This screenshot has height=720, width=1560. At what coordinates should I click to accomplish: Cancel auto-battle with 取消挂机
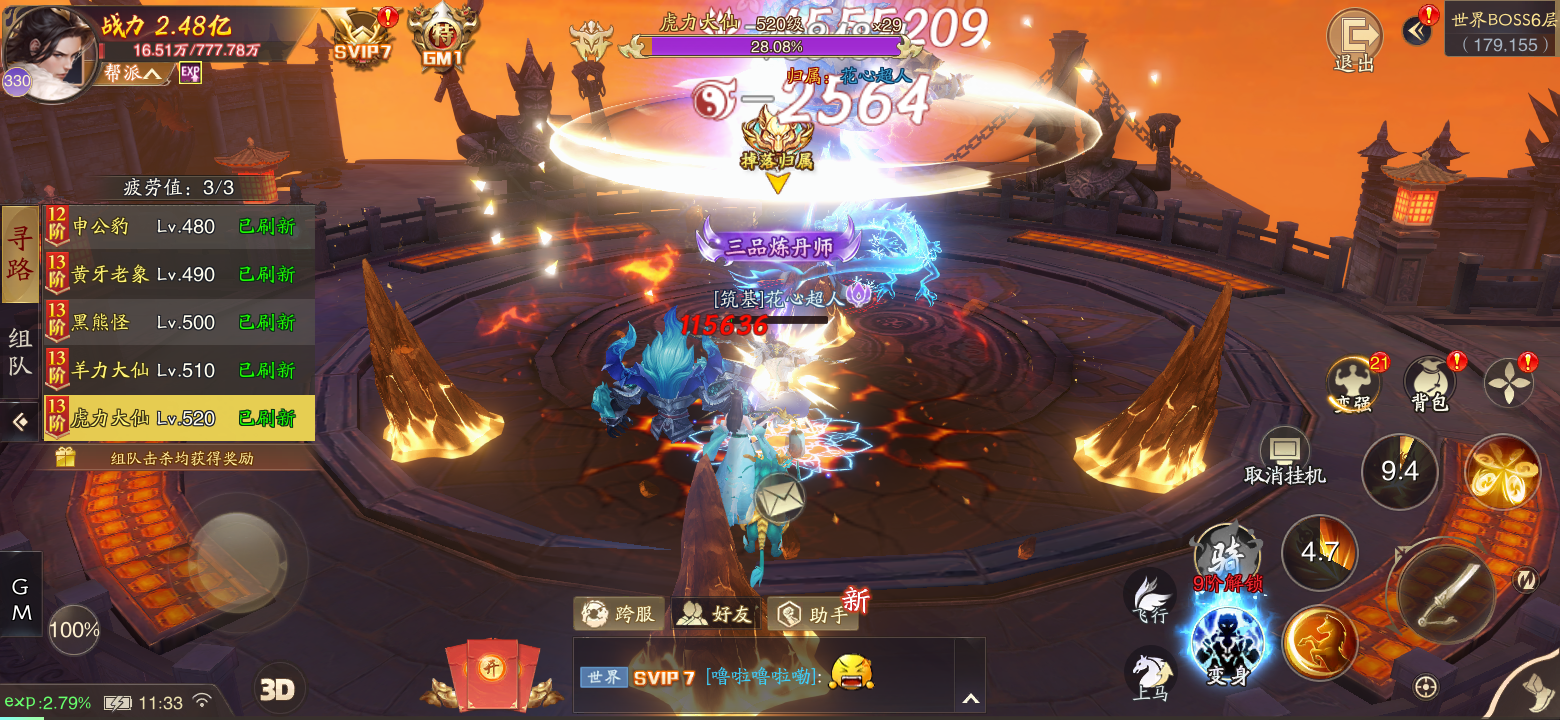pos(1285,458)
